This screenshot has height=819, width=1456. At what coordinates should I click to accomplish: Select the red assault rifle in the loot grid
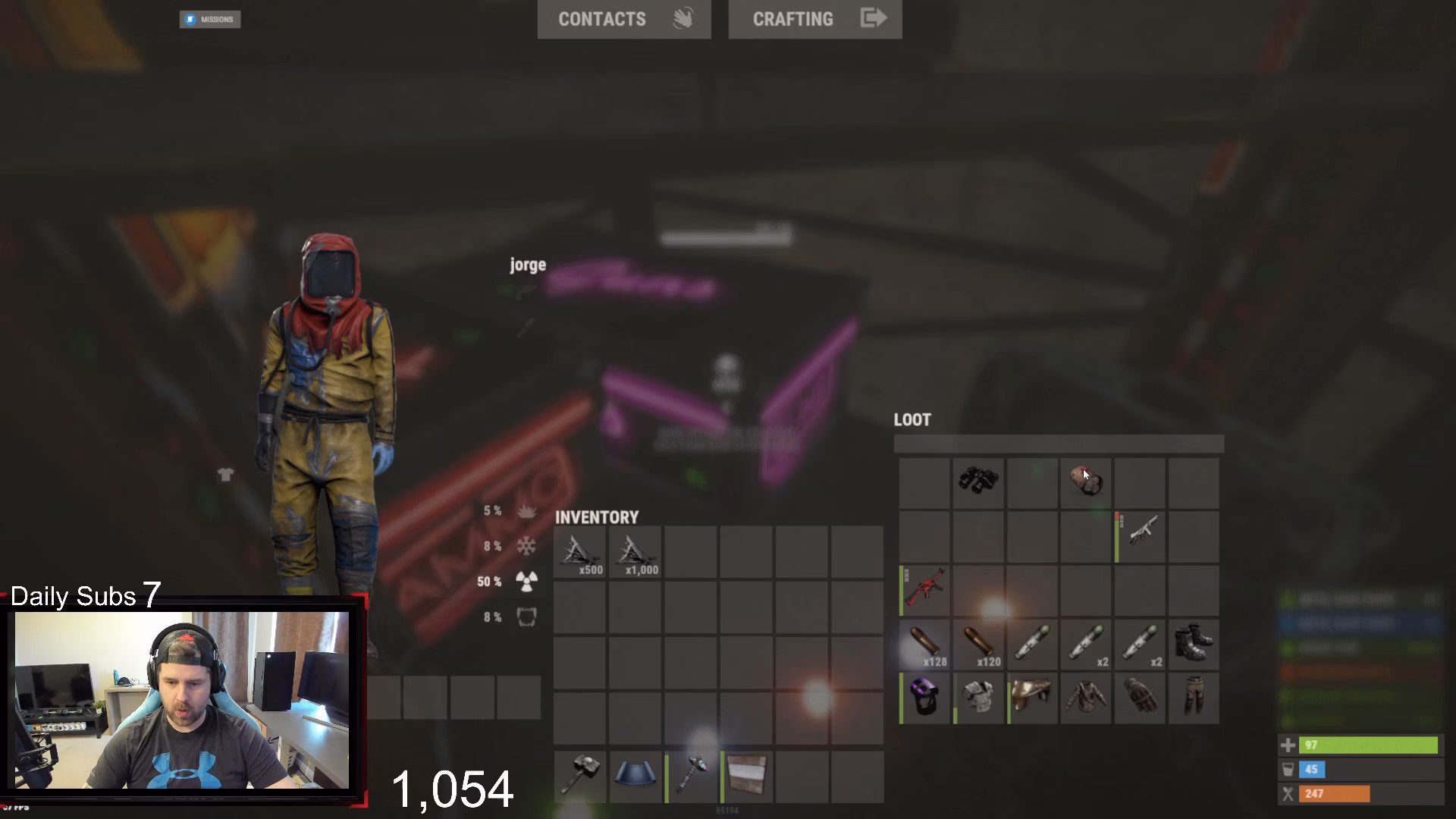coord(924,590)
